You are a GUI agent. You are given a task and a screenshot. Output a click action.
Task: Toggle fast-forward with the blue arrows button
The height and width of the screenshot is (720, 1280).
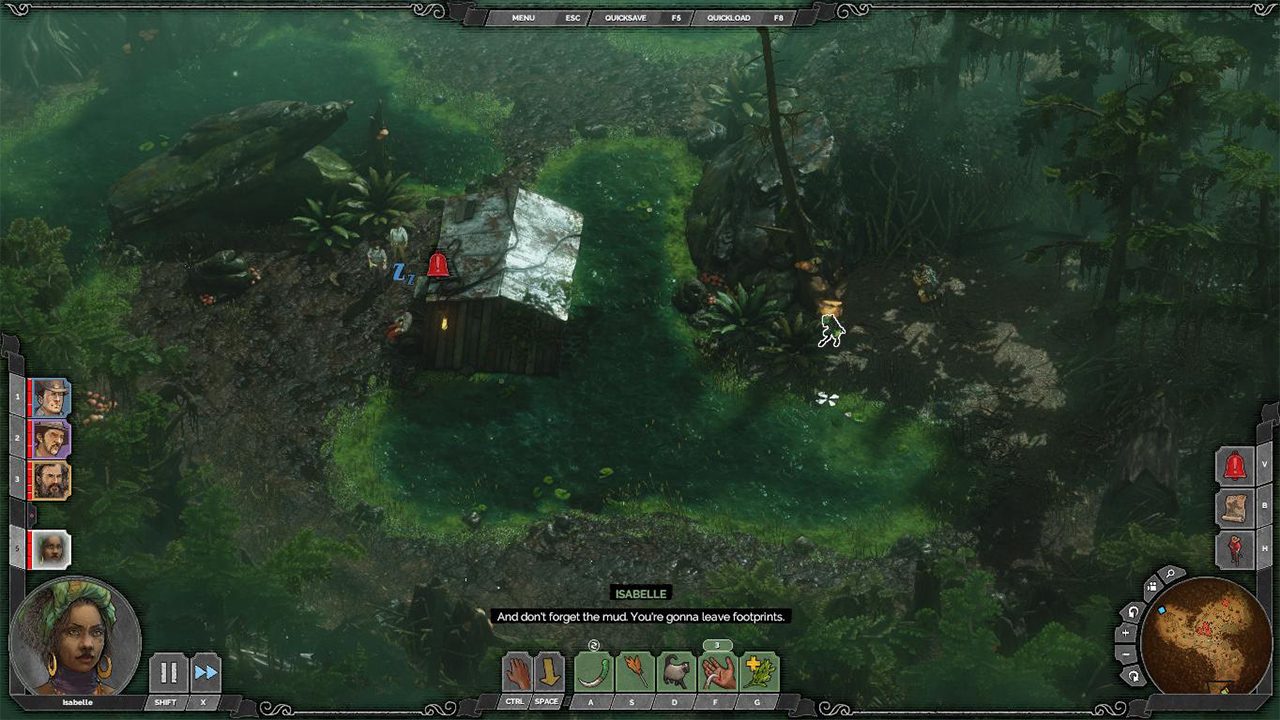point(205,673)
